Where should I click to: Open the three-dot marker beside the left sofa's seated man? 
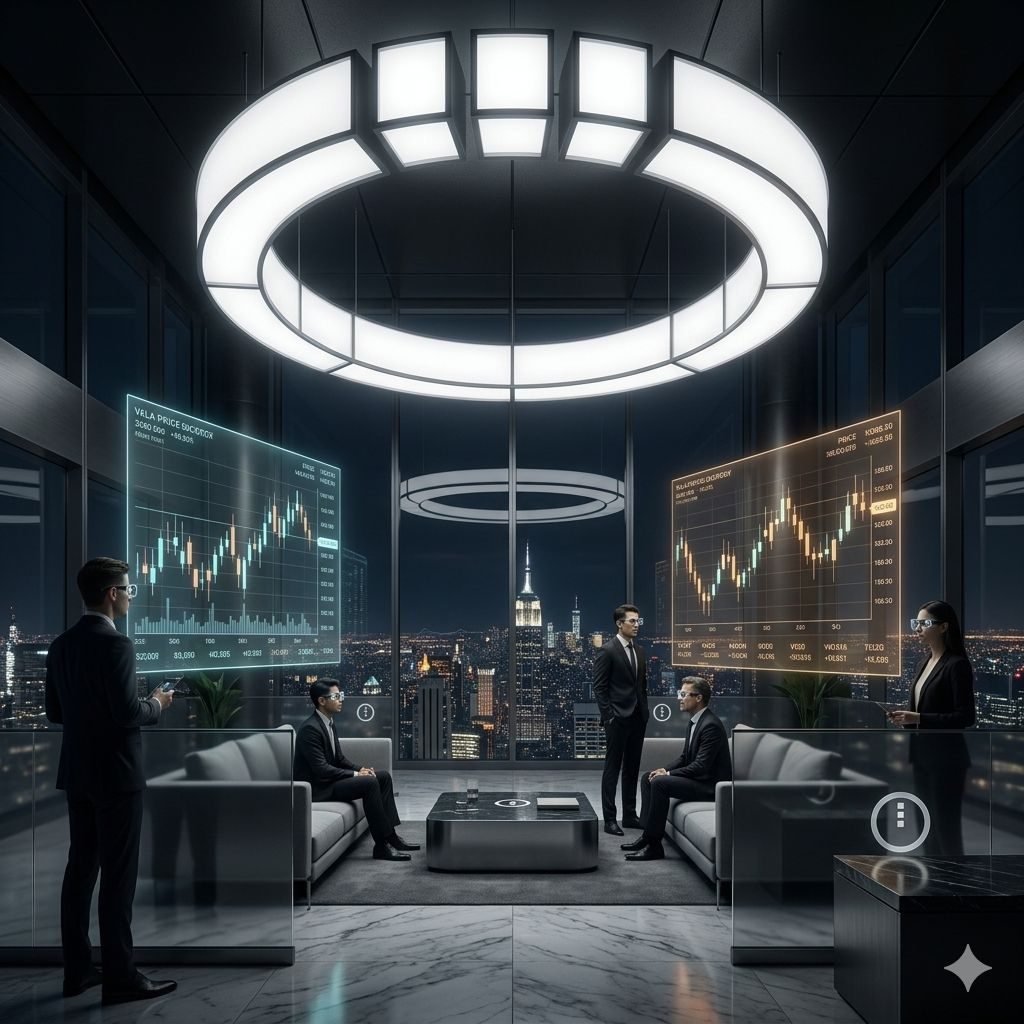[x=366, y=712]
